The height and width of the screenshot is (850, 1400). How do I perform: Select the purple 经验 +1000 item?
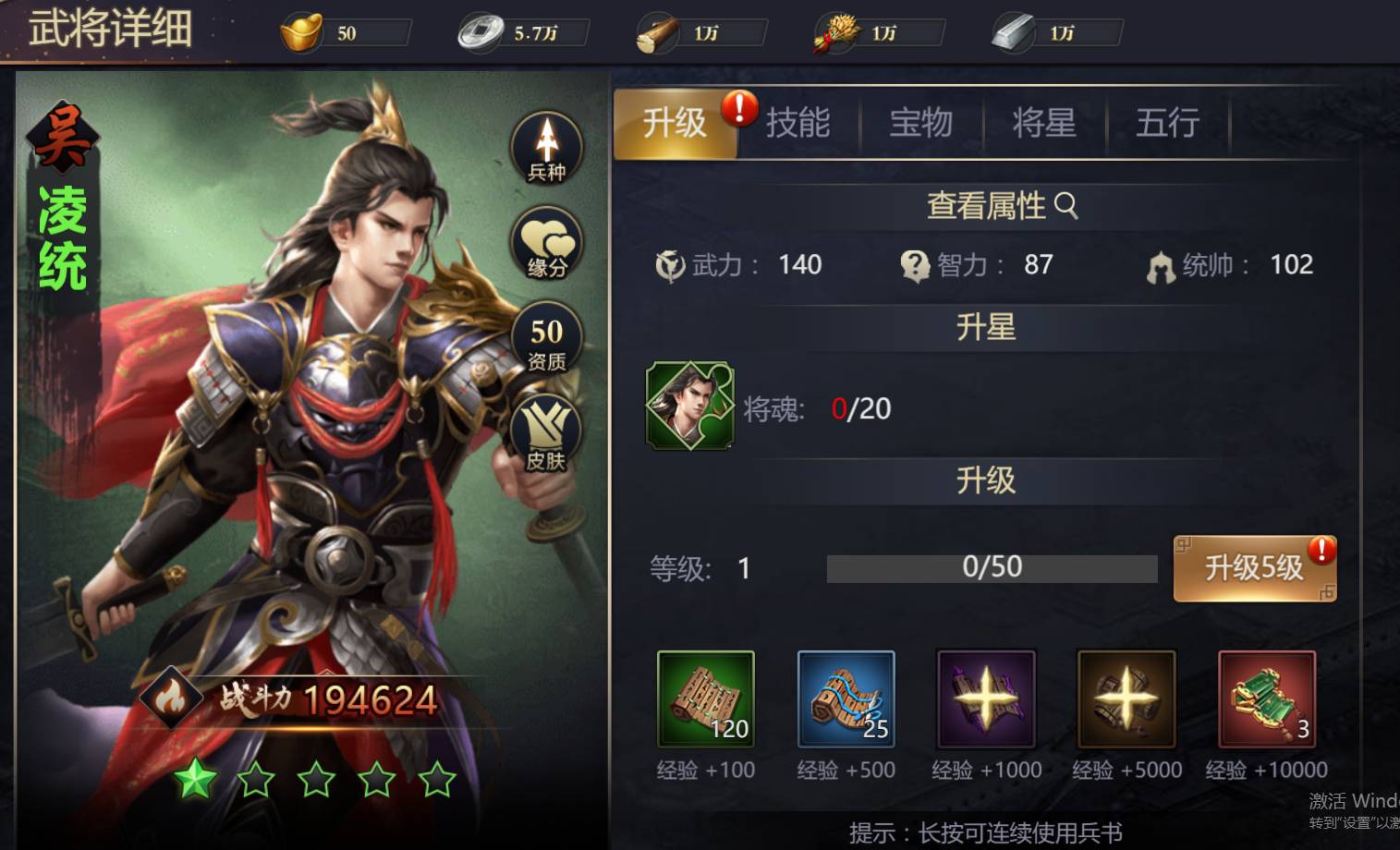click(x=986, y=699)
